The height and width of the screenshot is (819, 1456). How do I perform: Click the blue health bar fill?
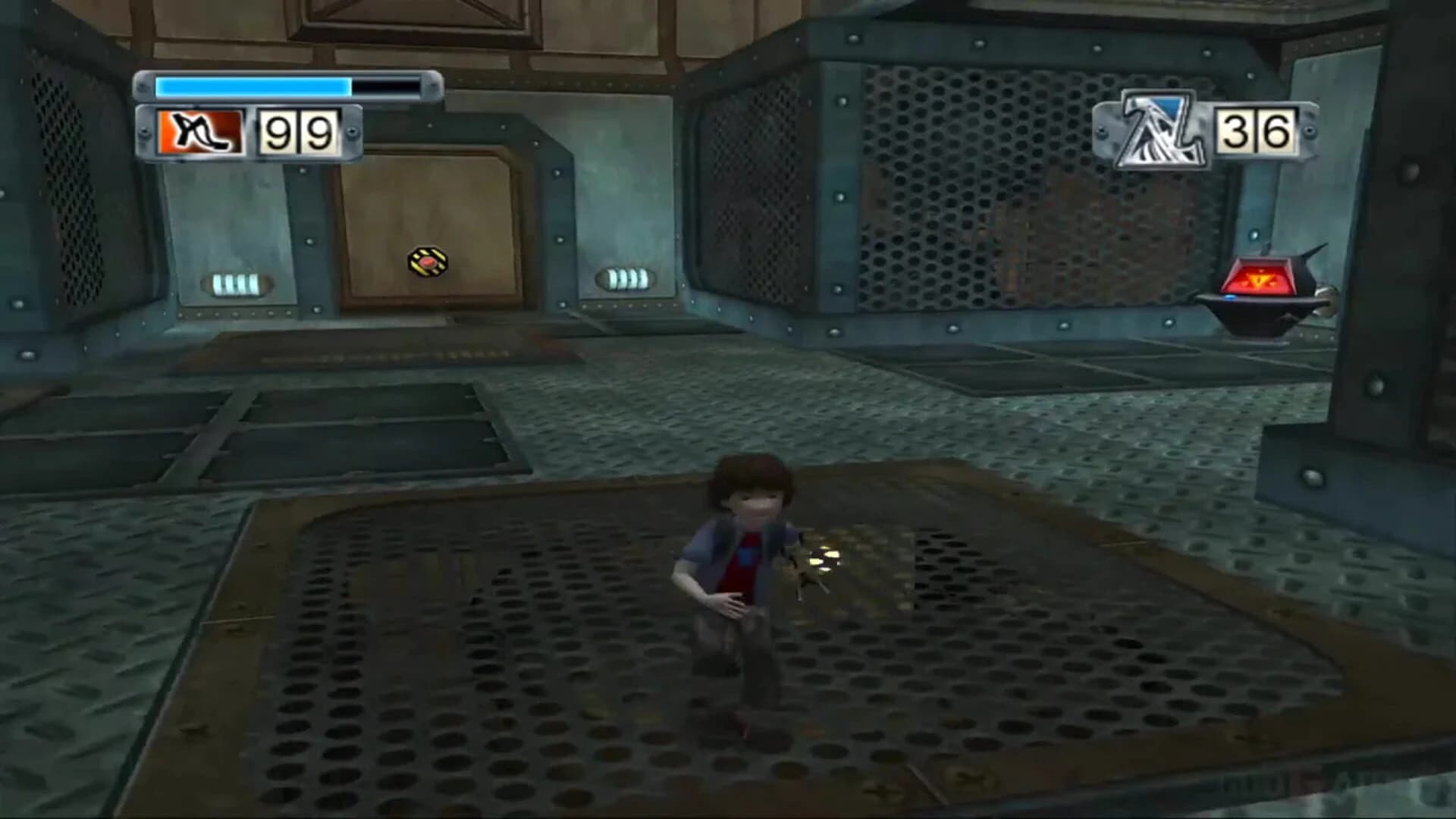(x=250, y=86)
